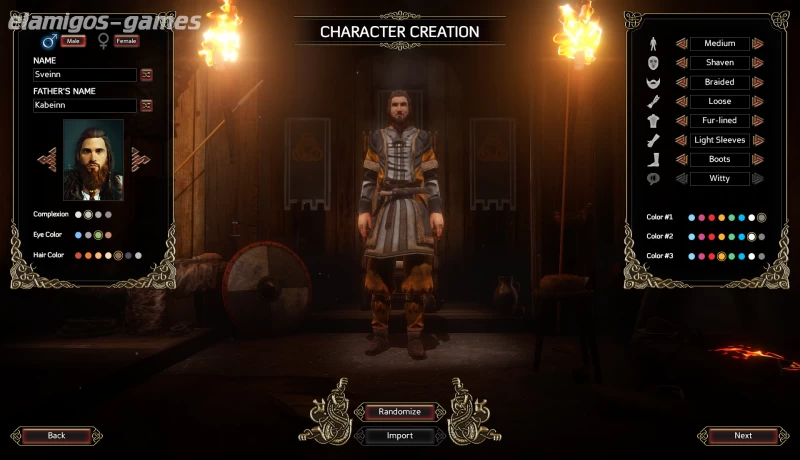800x460 pixels.
Task: Edit the Father's Name field containing Kabeinn
Action: pyautogui.click(x=85, y=105)
